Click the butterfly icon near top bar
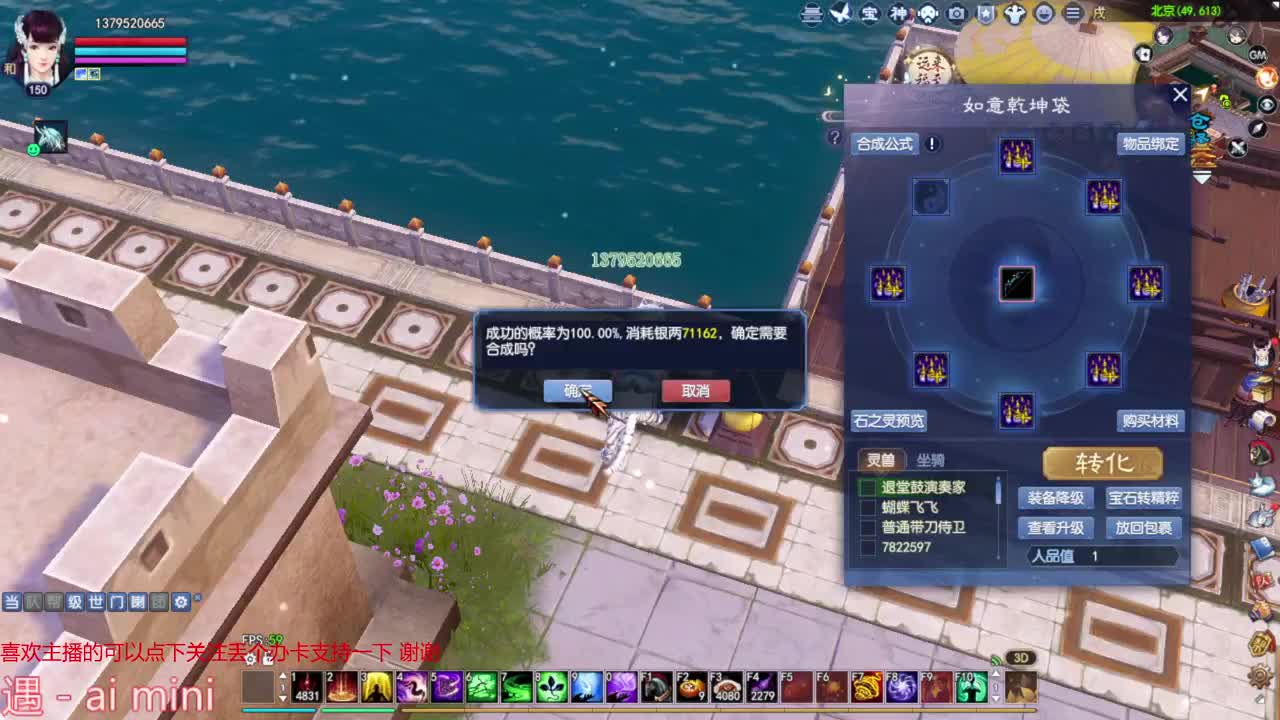1280x720 pixels. point(841,14)
